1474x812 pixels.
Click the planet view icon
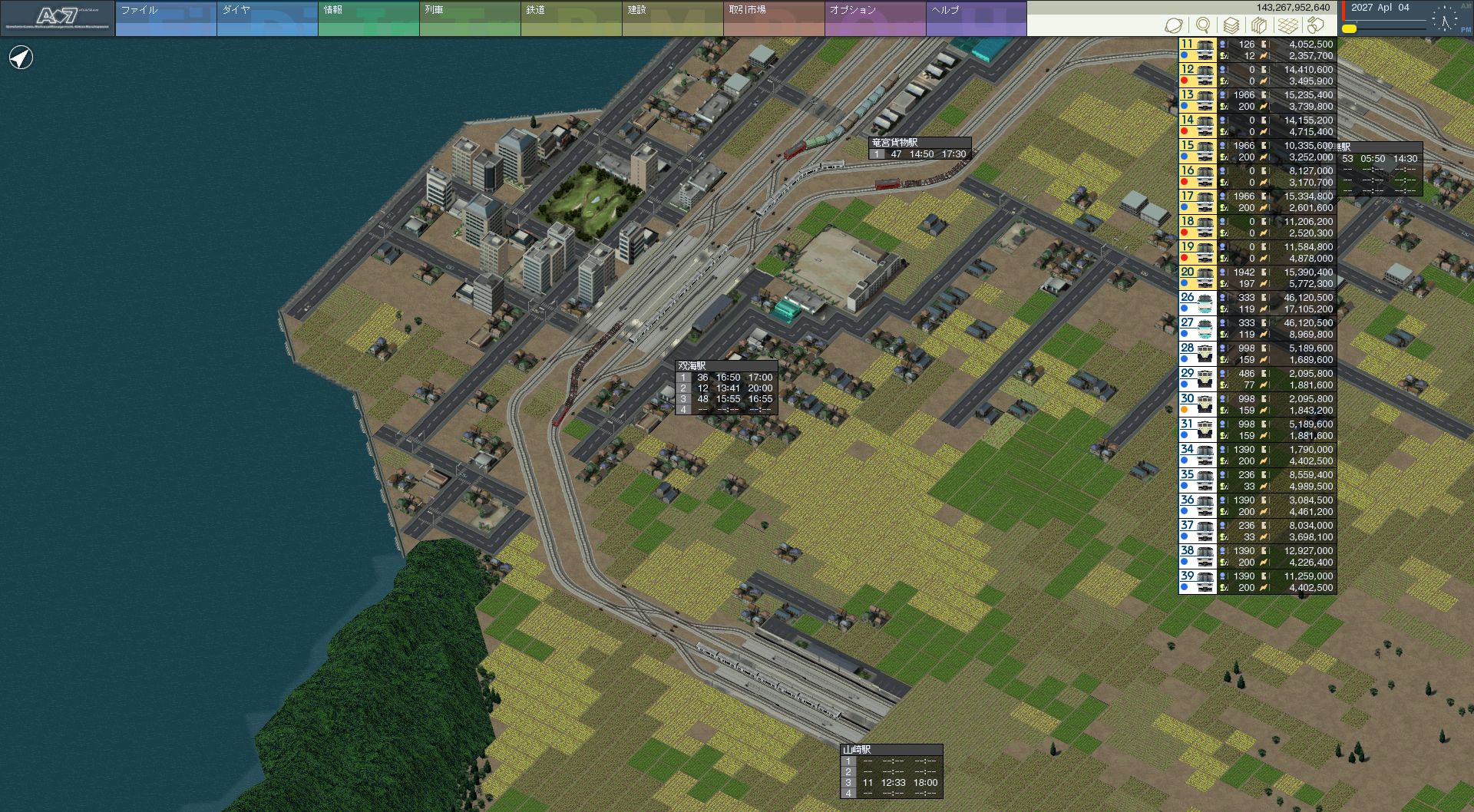pos(1174,25)
